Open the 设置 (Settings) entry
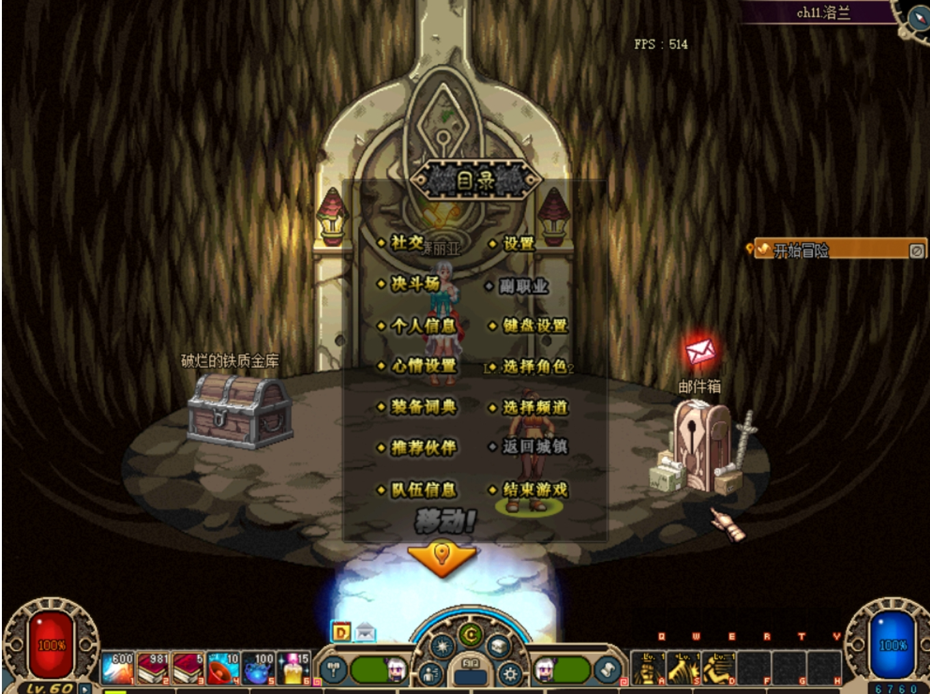The image size is (930, 694). click(518, 243)
